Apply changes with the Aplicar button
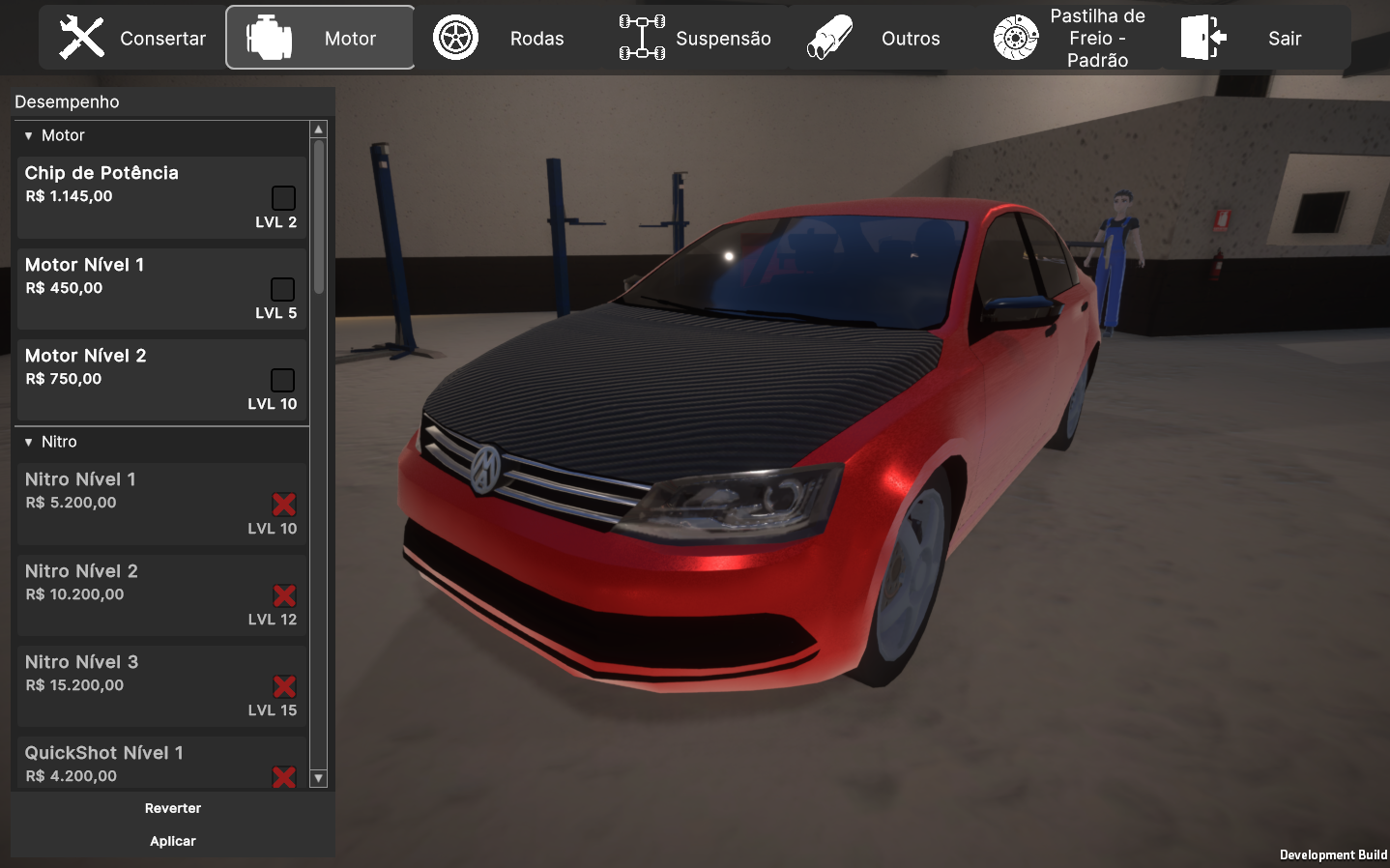Screen dimensions: 1390x868 pyautogui.click(x=173, y=841)
